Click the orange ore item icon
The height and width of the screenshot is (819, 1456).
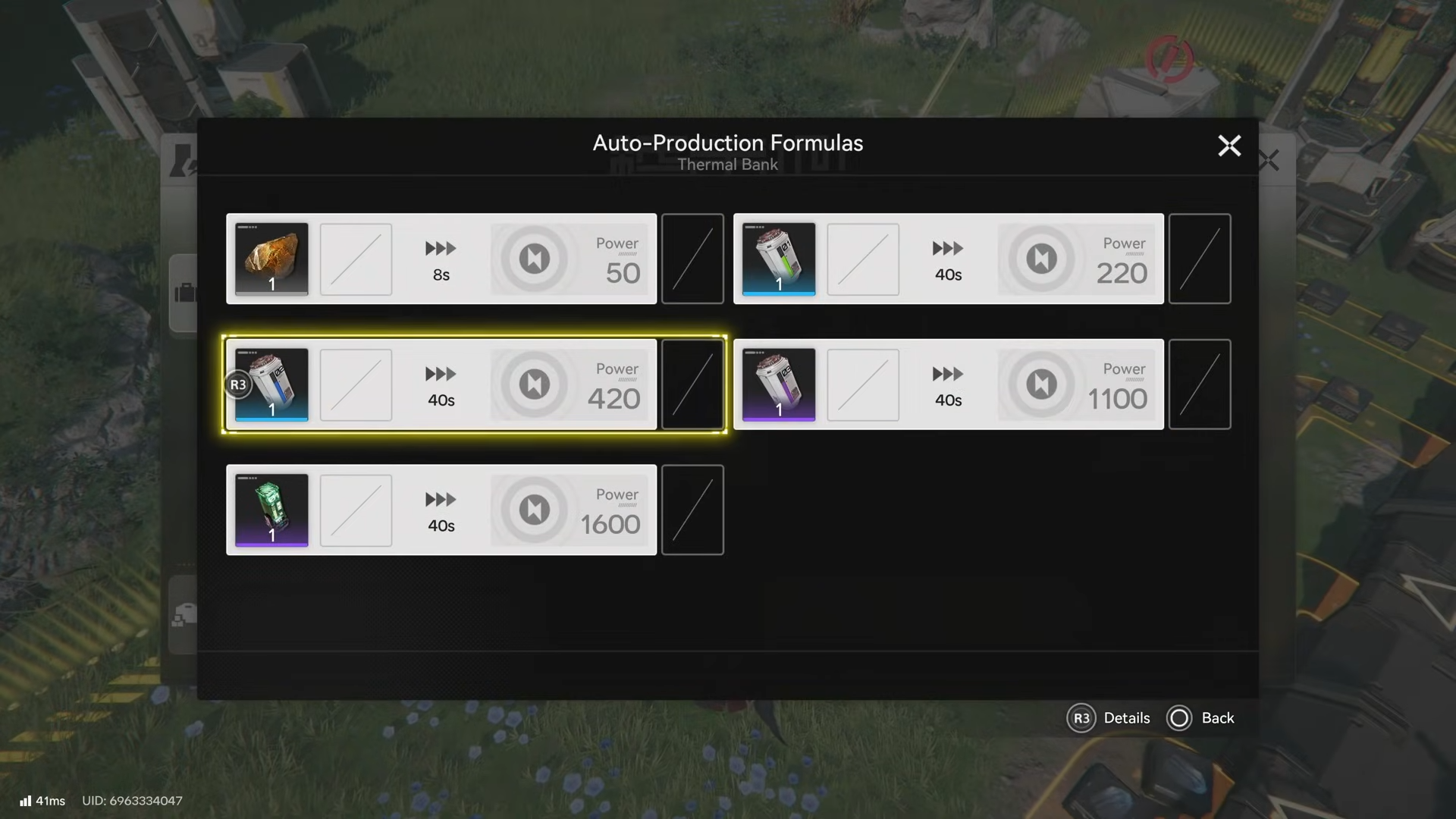click(x=271, y=259)
